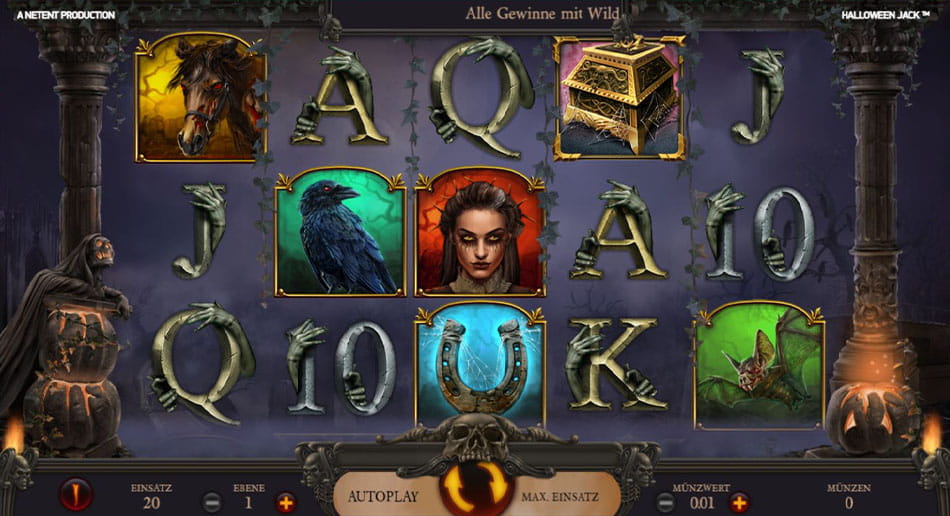Viewport: 950px width, 516px height.
Task: Lower the Münzwert coin value
Action: point(665,502)
